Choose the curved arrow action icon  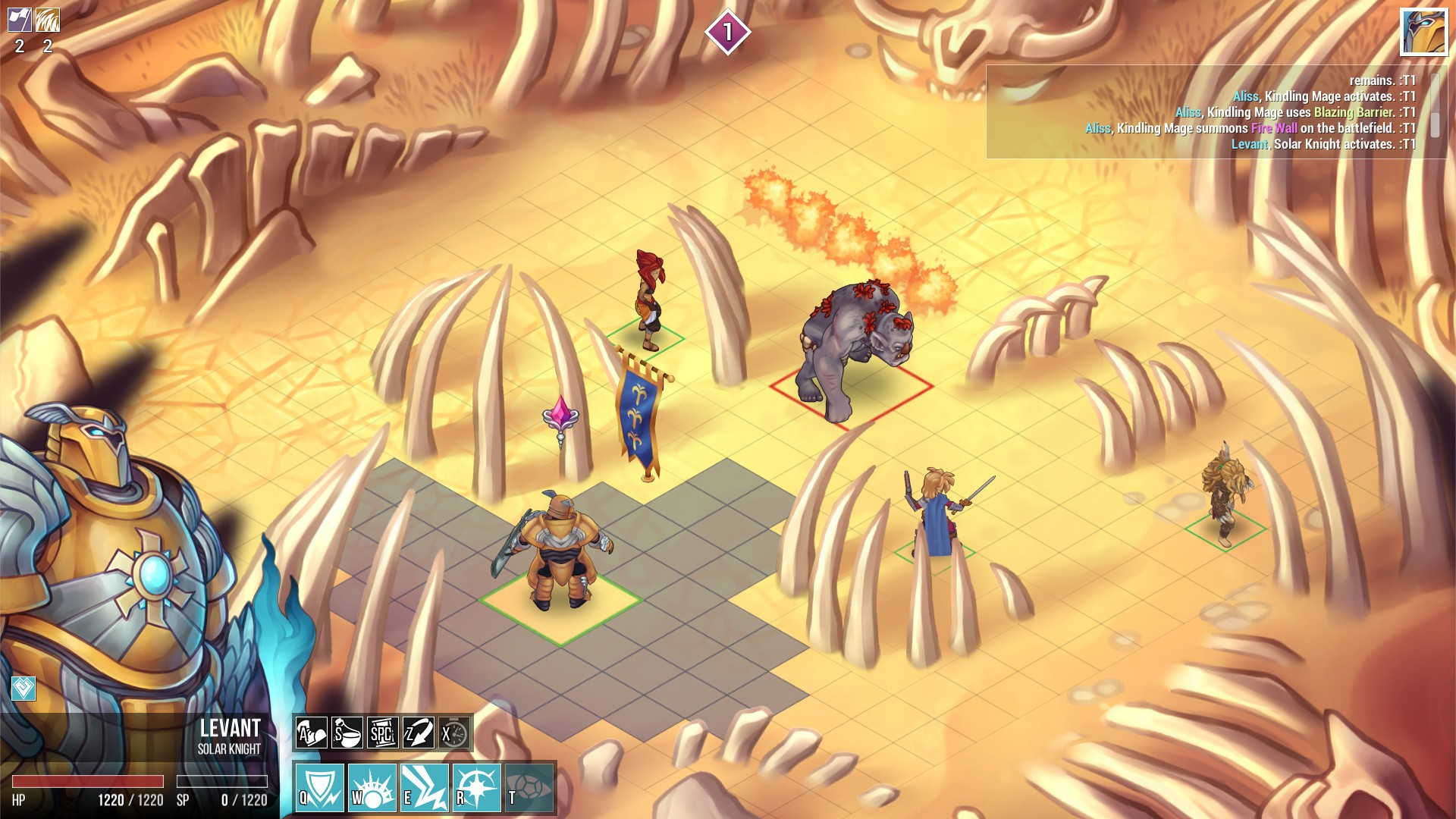(x=418, y=733)
